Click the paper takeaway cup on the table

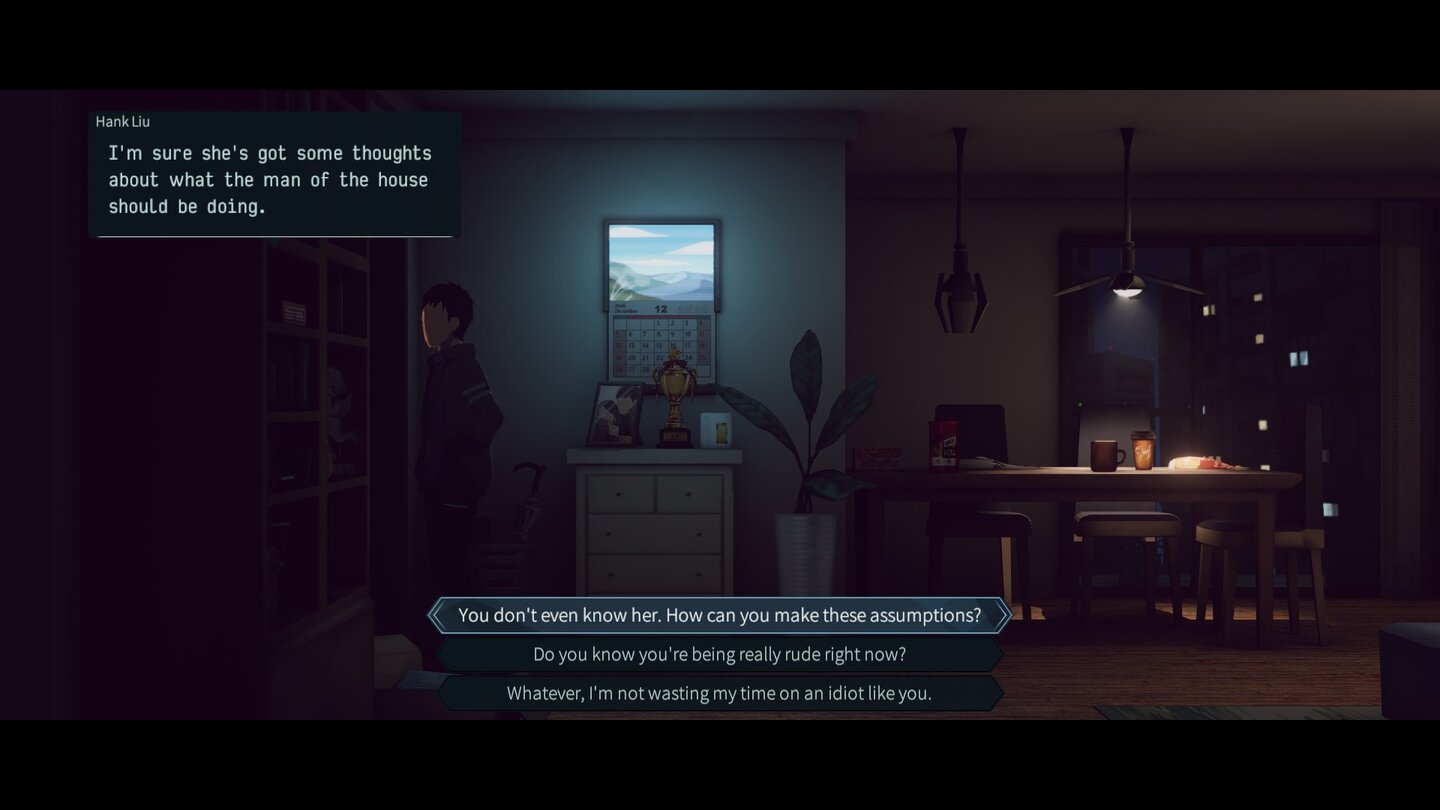[x=1143, y=450]
